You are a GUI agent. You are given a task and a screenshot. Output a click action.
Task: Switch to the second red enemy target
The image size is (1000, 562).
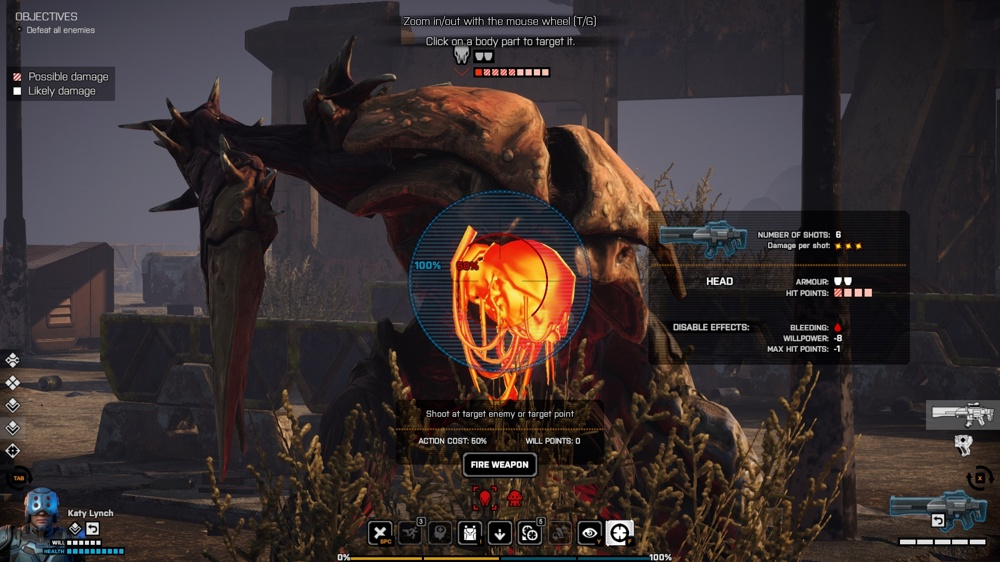coord(515,497)
